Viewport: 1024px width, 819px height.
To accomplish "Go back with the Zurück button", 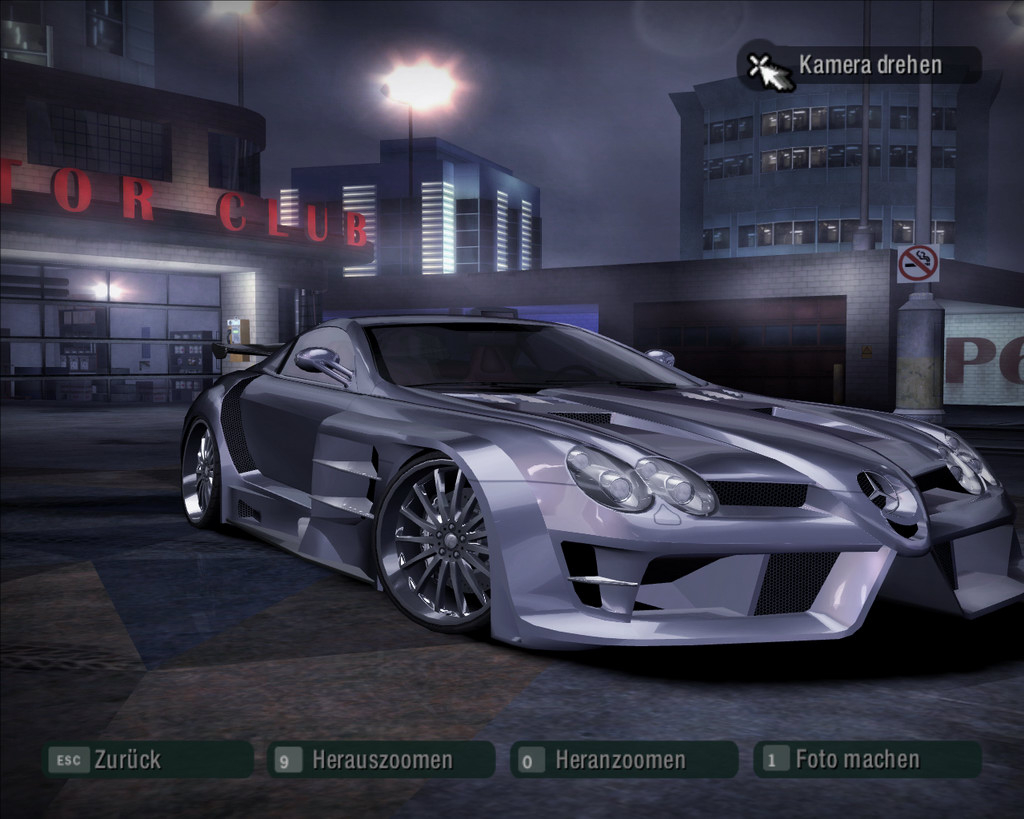I will pyautogui.click(x=146, y=760).
